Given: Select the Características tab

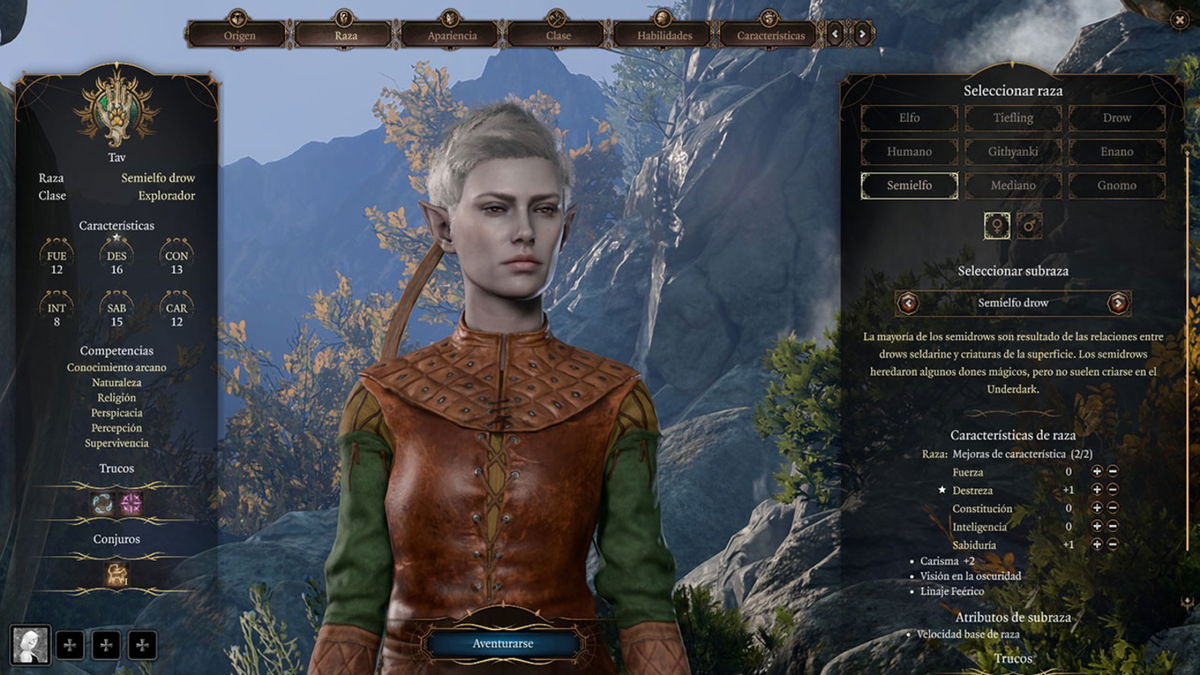Looking at the screenshot, I should coord(770,35).
